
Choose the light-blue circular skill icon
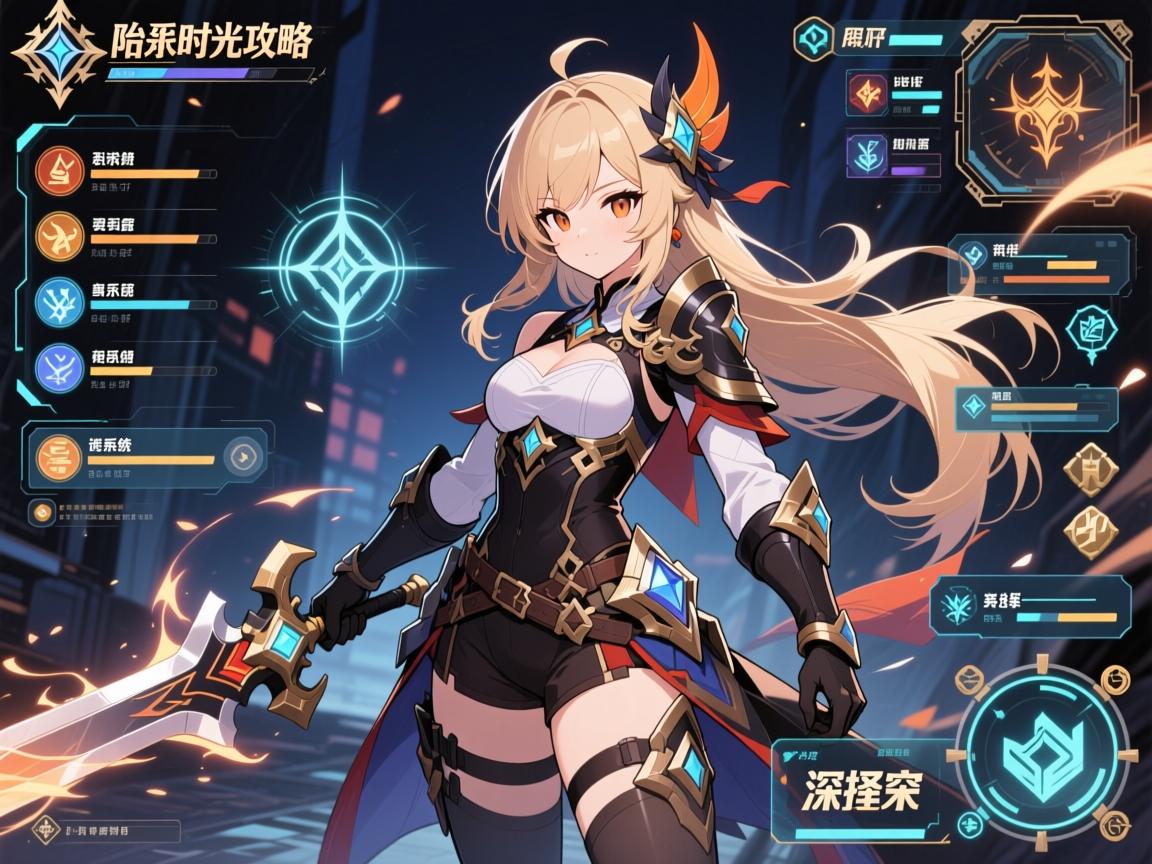click(x=58, y=301)
